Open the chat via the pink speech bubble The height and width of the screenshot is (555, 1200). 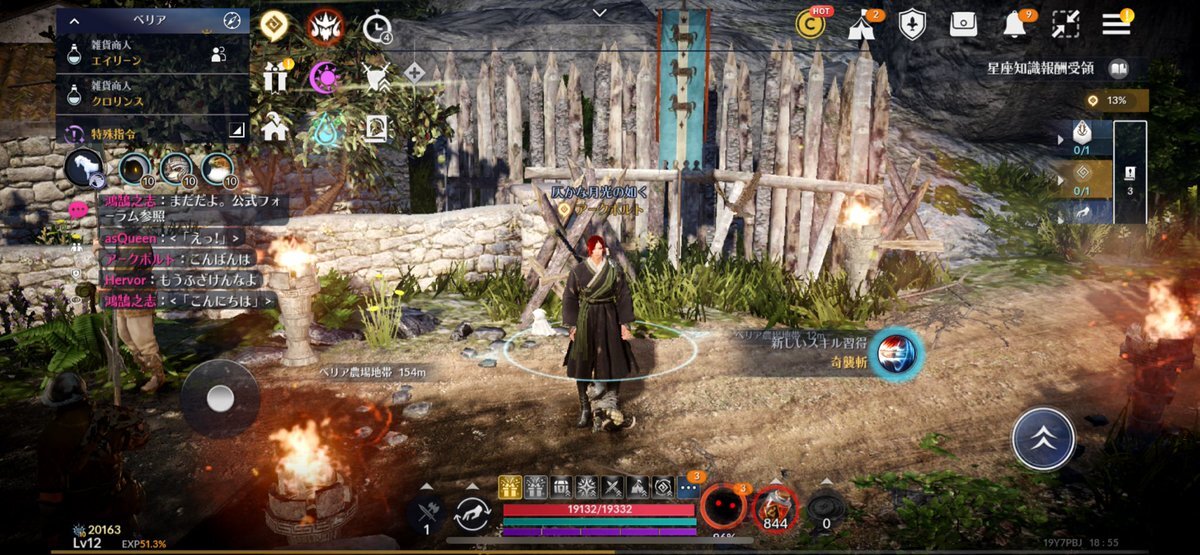[x=78, y=210]
